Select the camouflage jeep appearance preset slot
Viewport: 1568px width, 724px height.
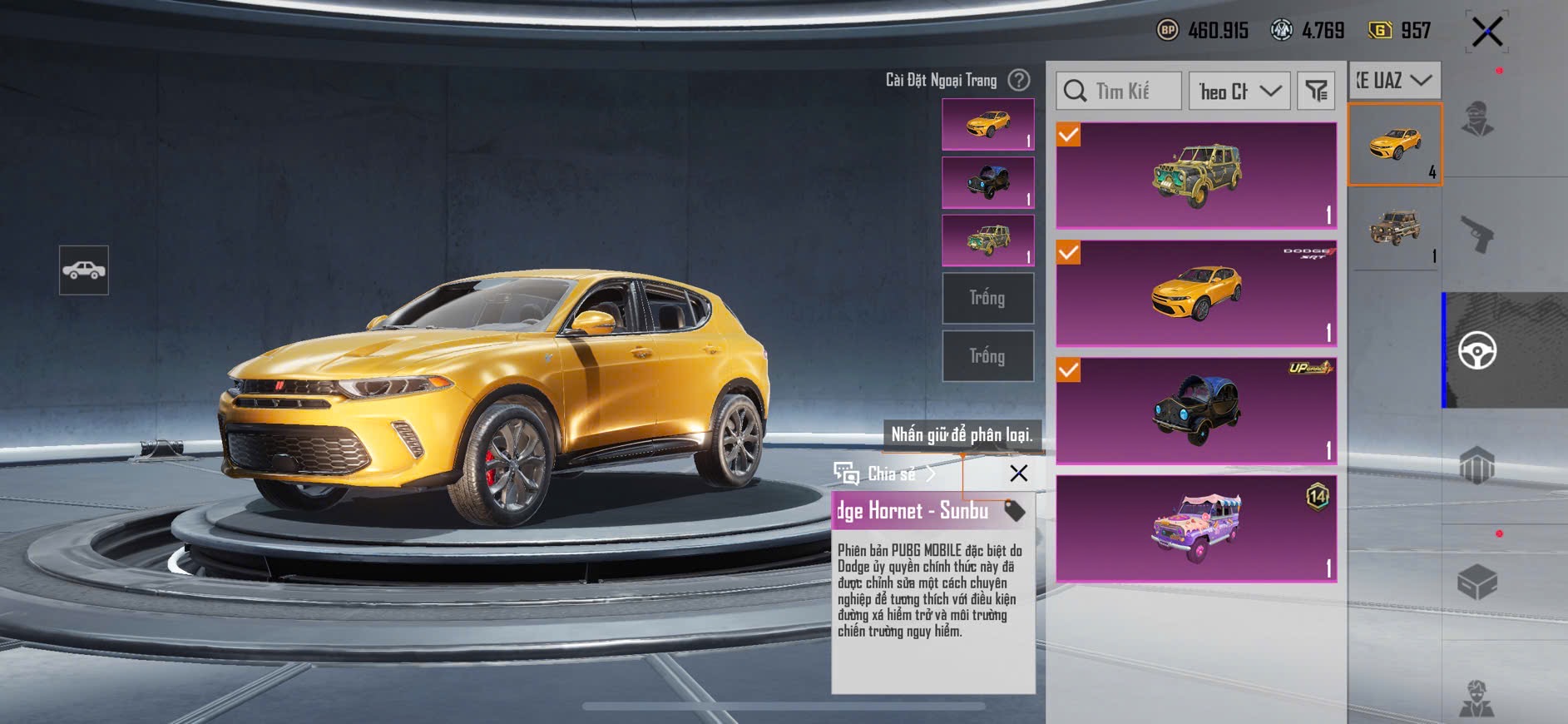pyautogui.click(x=987, y=241)
